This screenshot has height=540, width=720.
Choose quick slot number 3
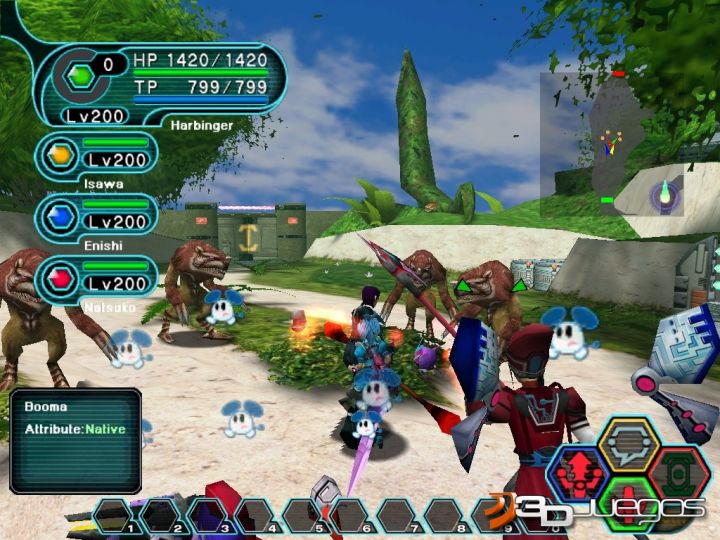coord(208,516)
